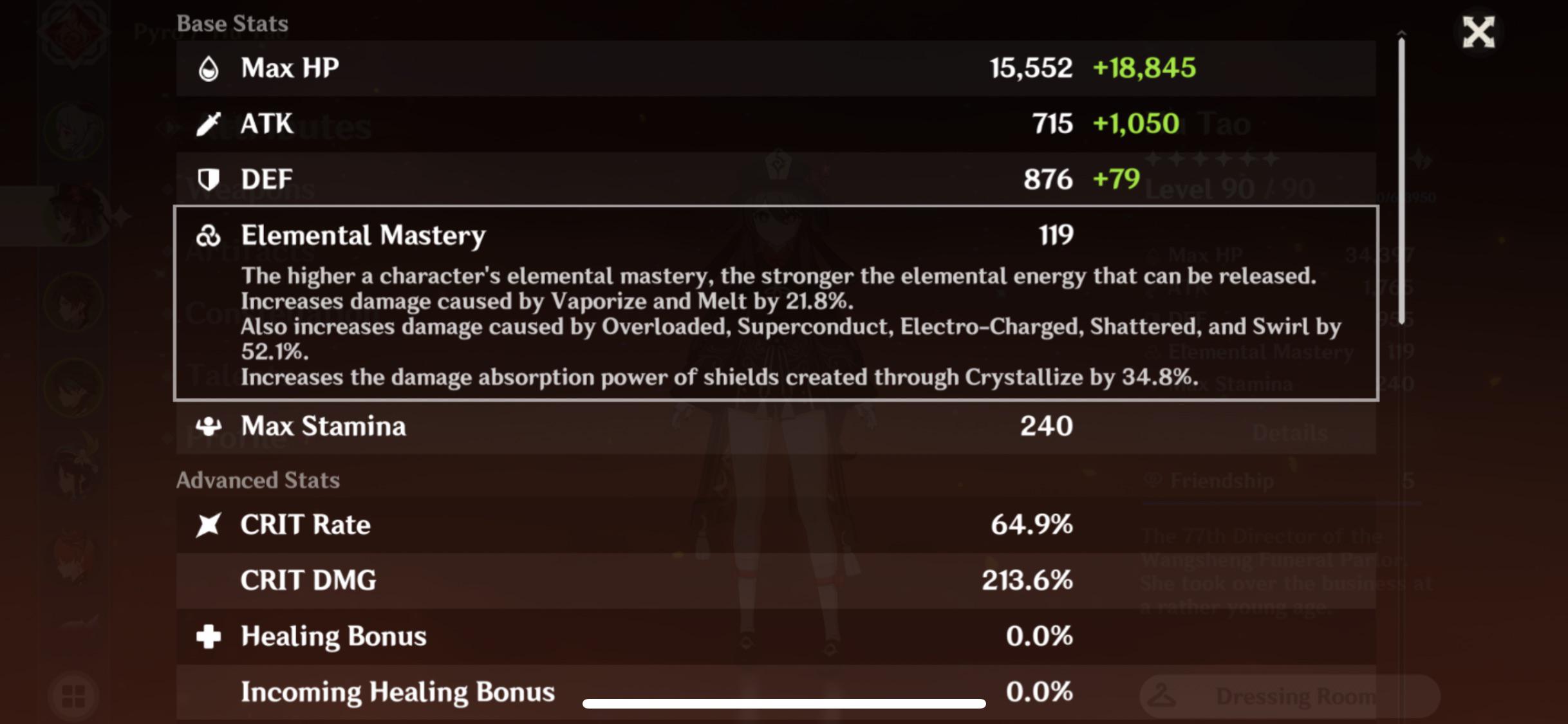The image size is (1568, 724).
Task: Click the ATK sword icon
Action: click(x=209, y=123)
